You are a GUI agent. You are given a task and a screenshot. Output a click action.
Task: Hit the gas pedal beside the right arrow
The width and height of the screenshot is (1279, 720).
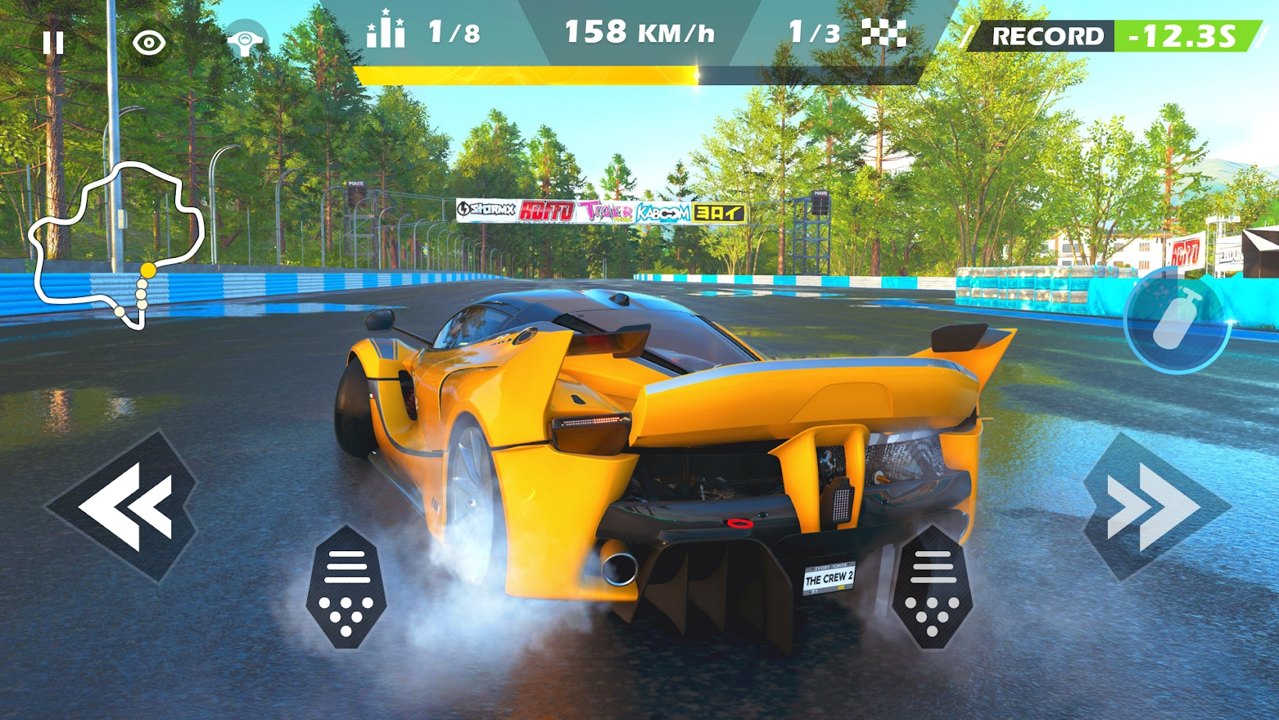[x=932, y=587]
